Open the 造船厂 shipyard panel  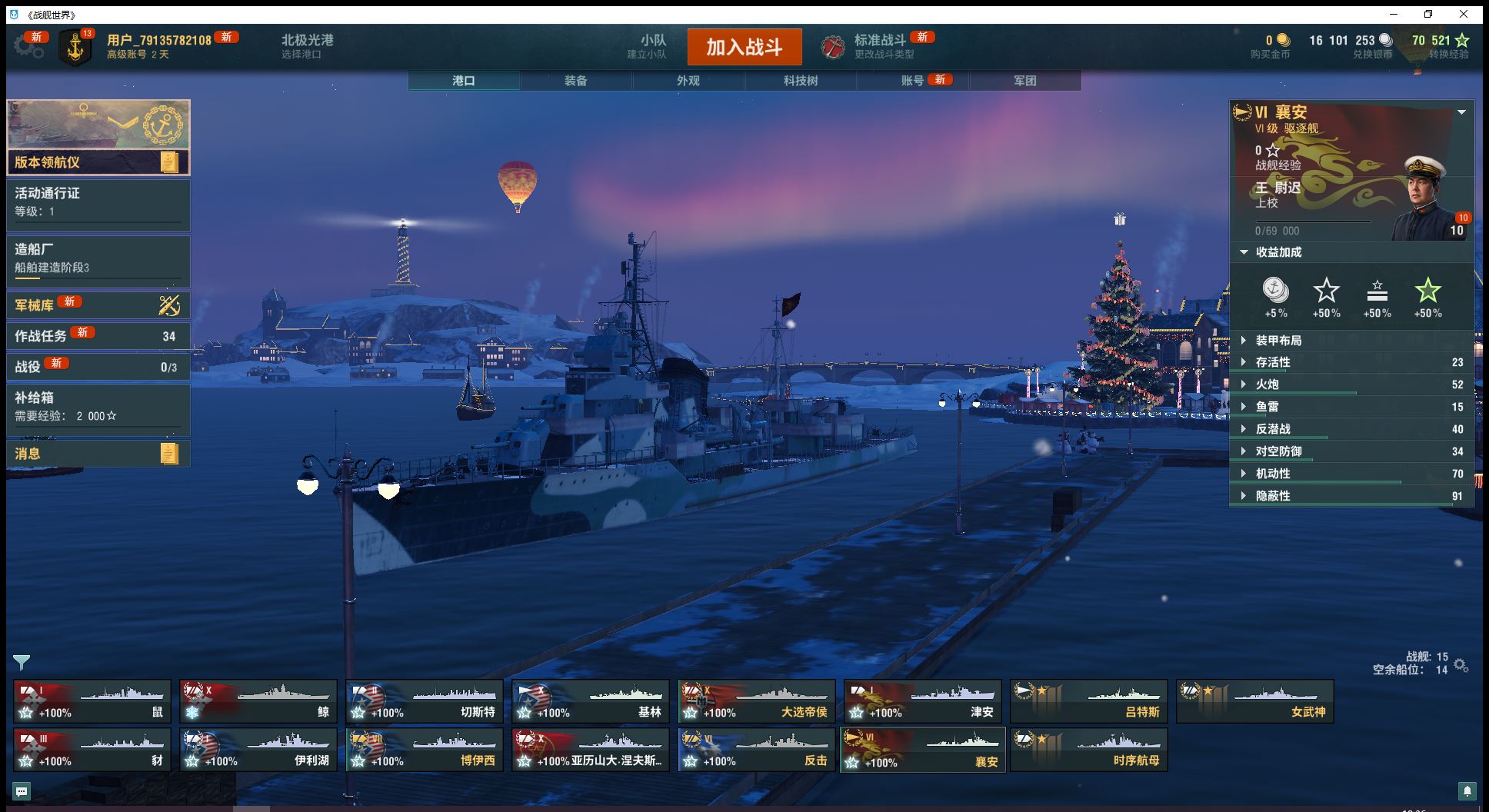tap(98, 258)
